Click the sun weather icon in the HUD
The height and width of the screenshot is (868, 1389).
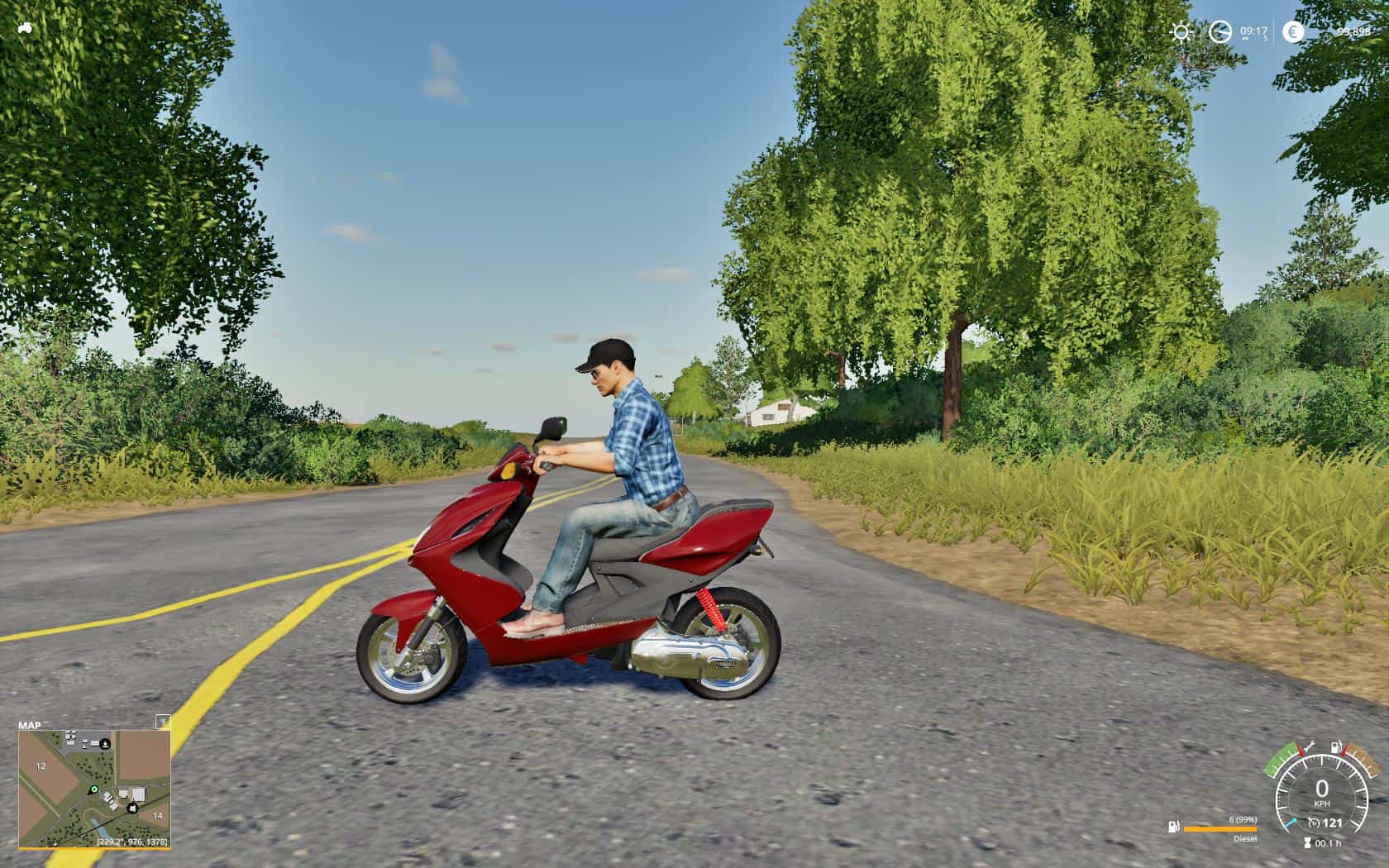point(1181,31)
